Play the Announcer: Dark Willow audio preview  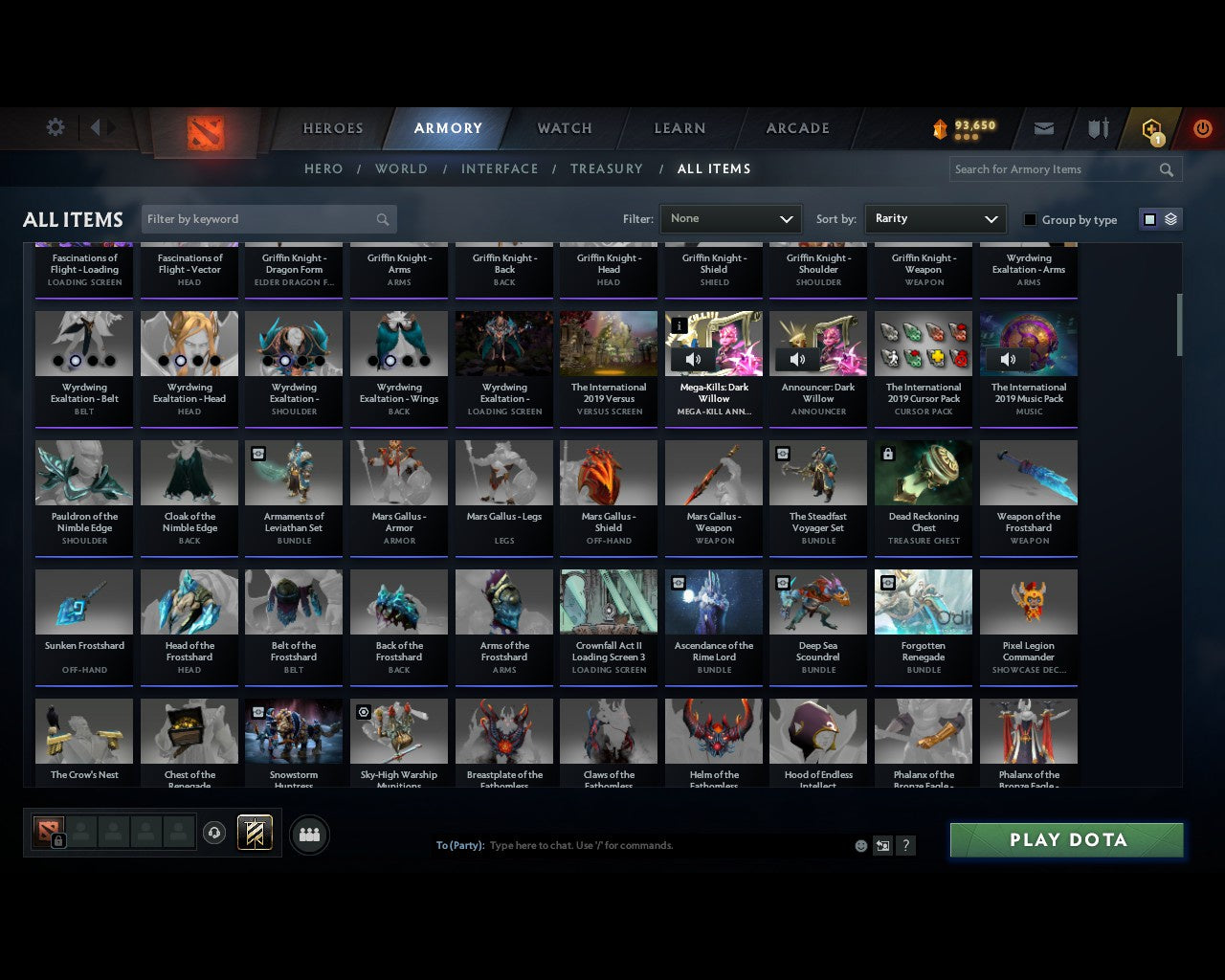[x=797, y=359]
